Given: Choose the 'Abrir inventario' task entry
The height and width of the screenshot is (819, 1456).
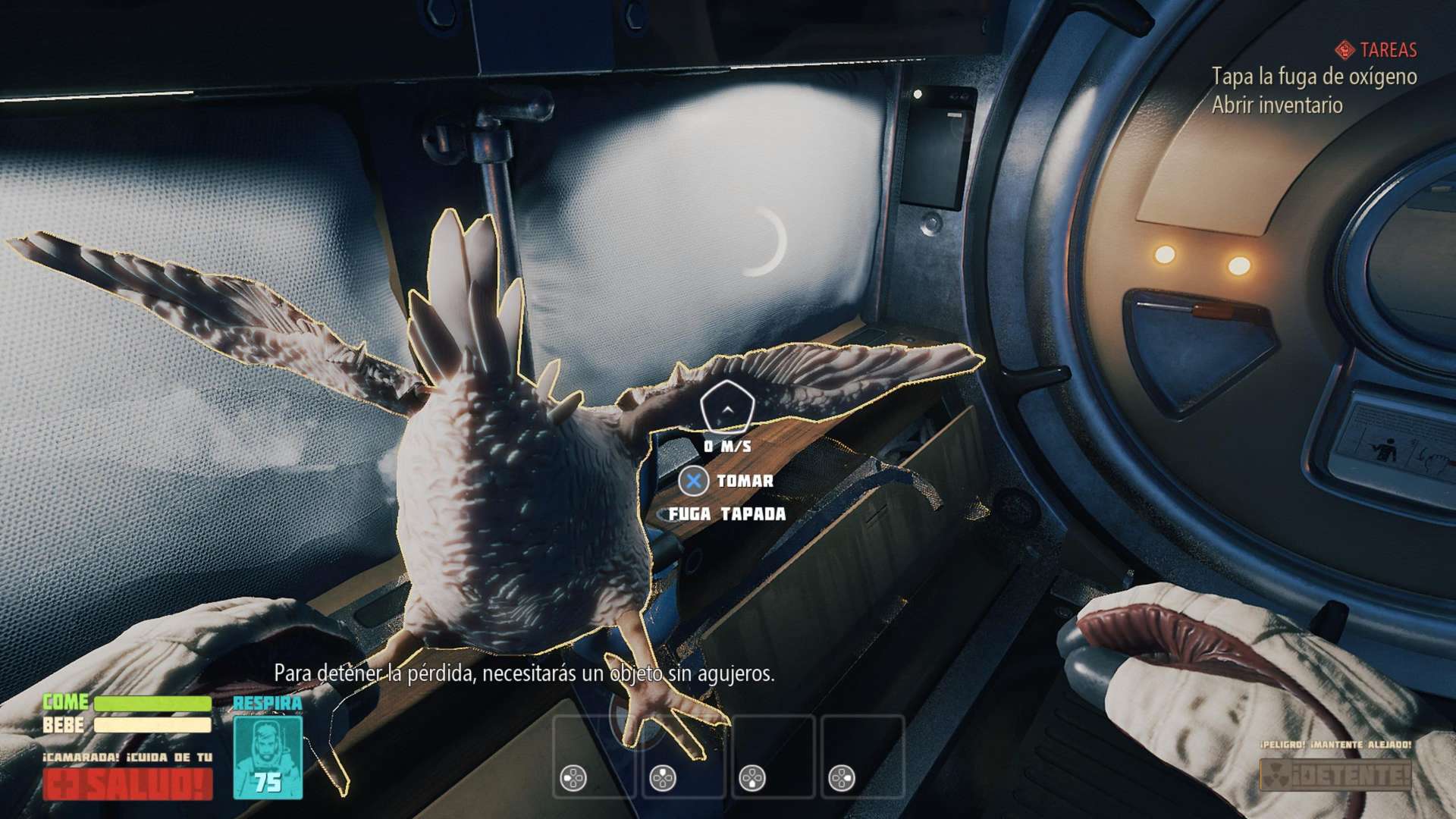Looking at the screenshot, I should [x=1277, y=105].
